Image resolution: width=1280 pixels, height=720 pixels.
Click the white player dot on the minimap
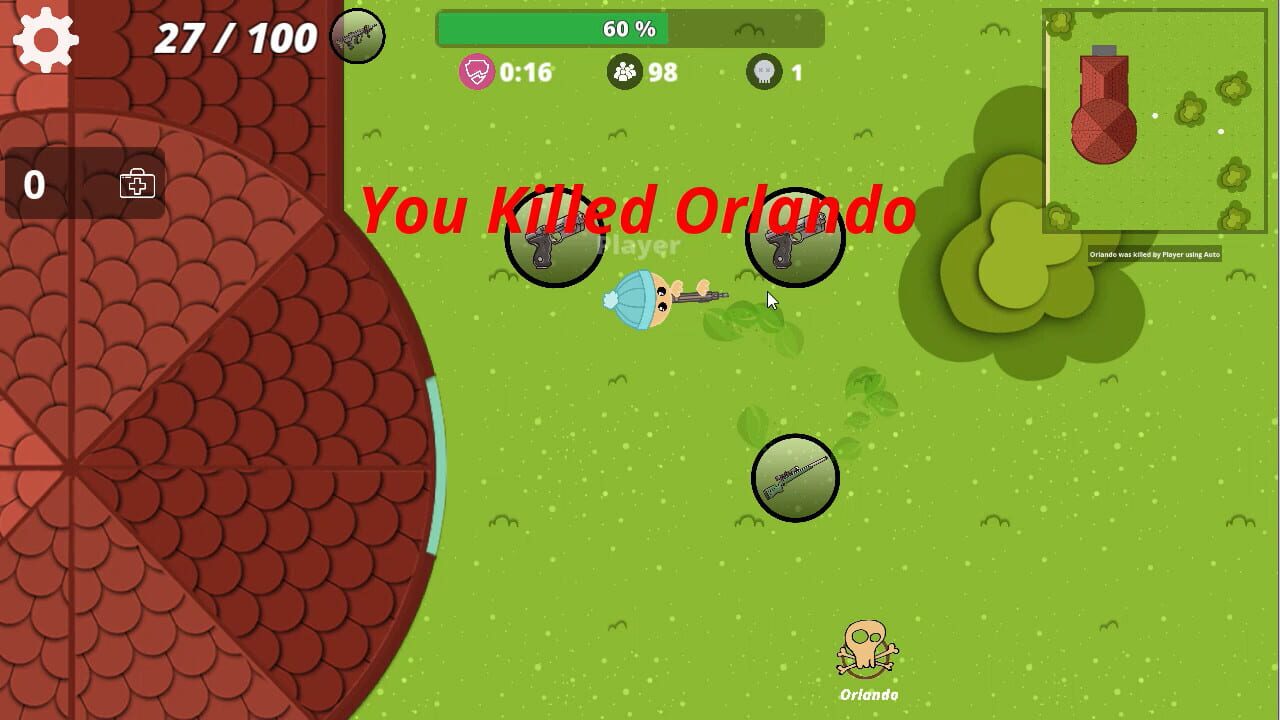1155,115
